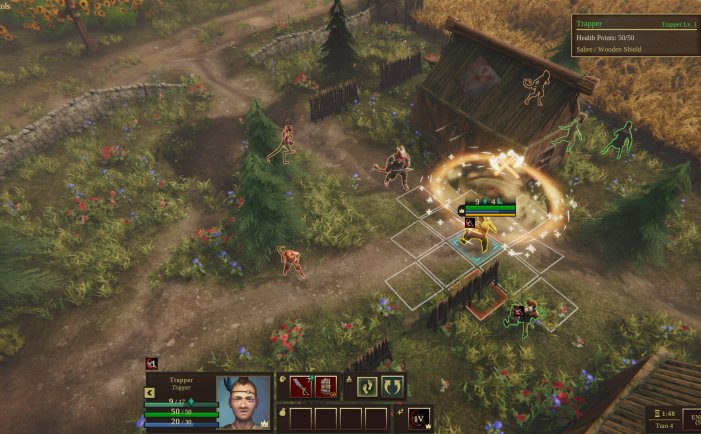Activate the wooden shield ability
Screen dimensions: 701x434
[x=326, y=387]
